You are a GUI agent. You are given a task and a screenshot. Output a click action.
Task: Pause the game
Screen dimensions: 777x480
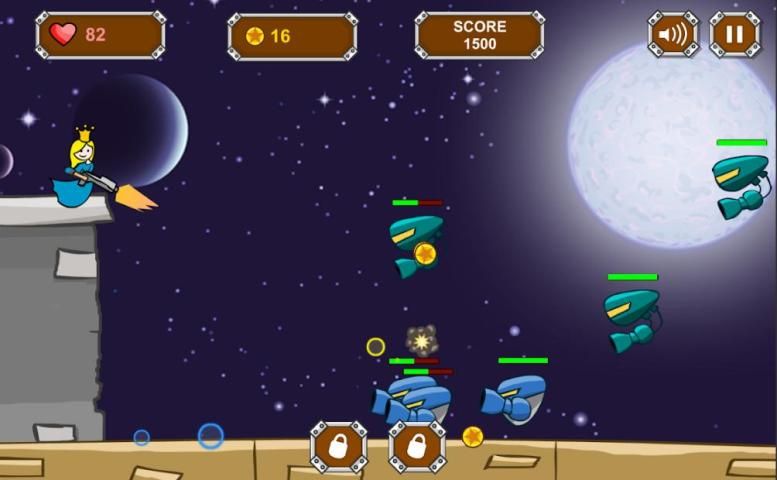pos(735,35)
